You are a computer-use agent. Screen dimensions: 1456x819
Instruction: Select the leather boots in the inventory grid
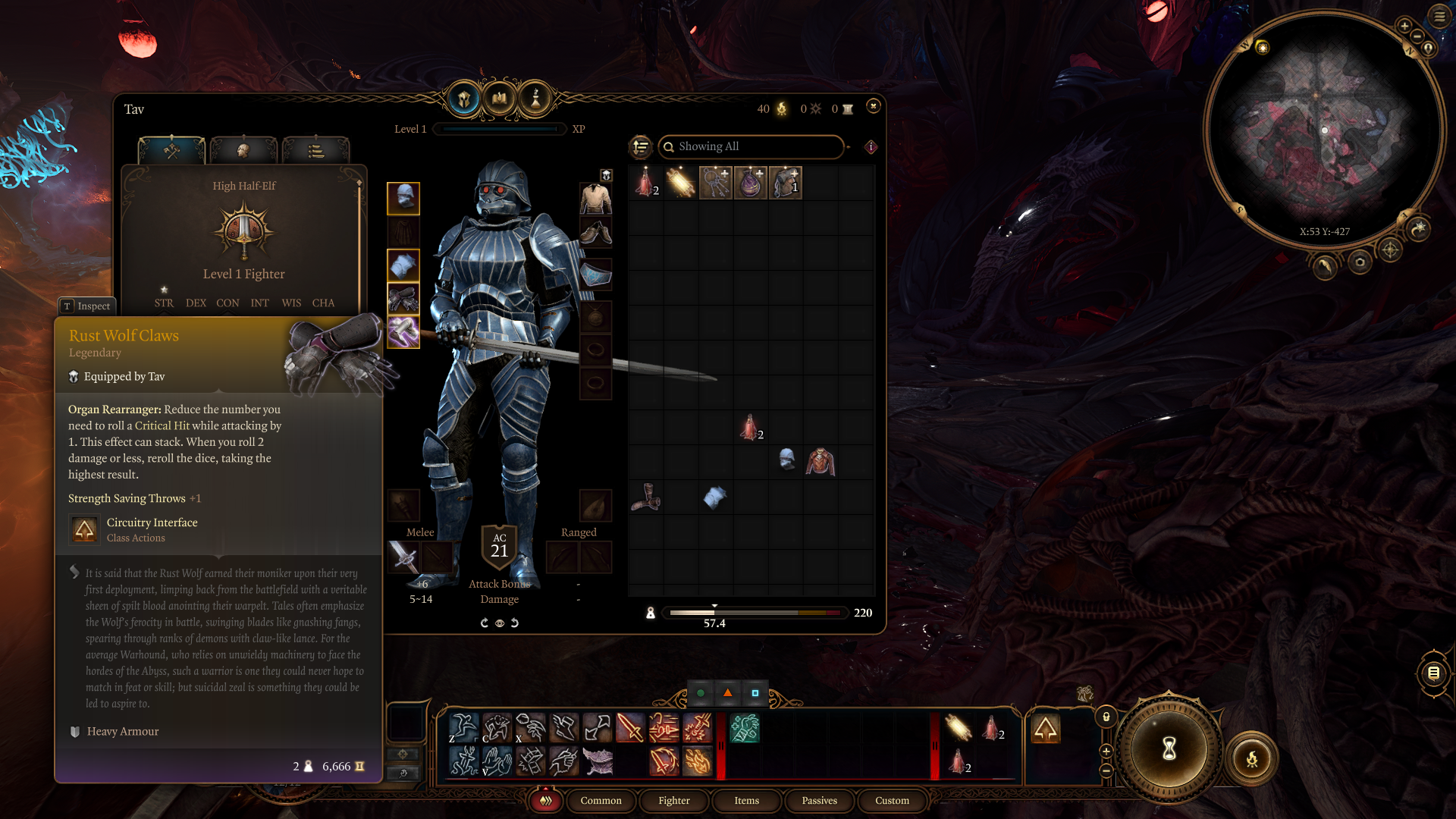[x=646, y=497]
